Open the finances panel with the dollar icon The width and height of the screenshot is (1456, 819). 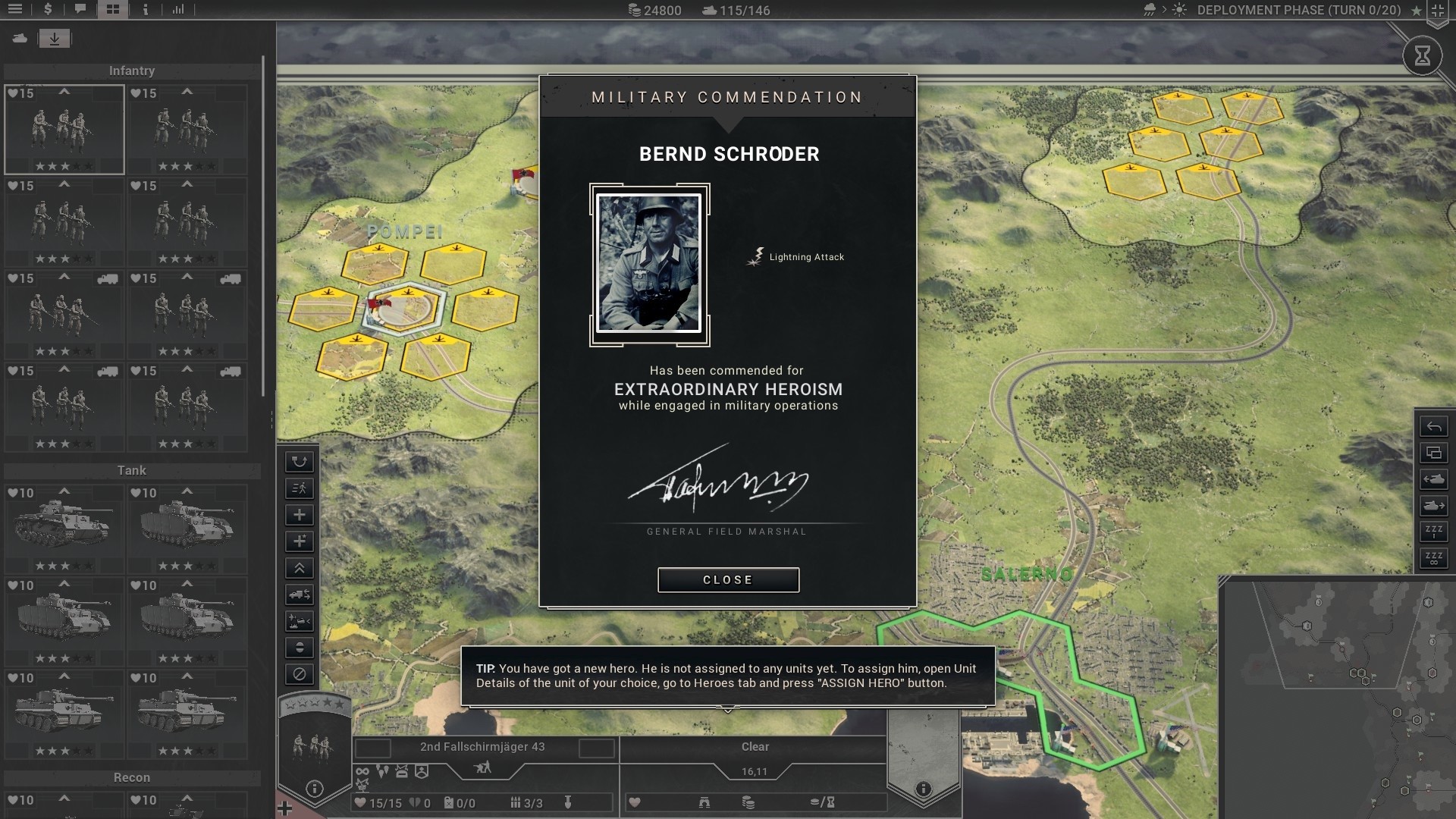pyautogui.click(x=49, y=10)
